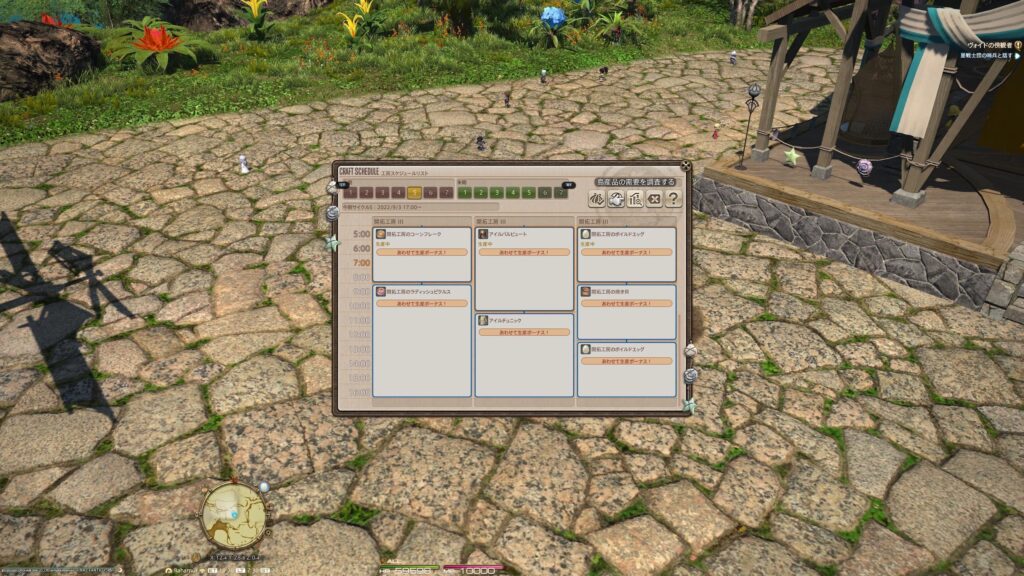Close the Craft Schedule window

click(685, 166)
